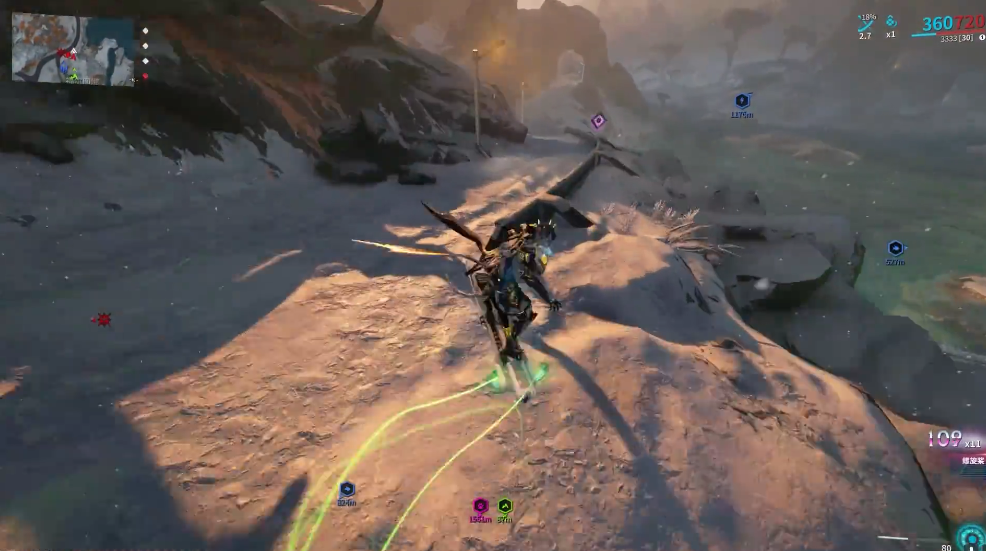Click the green waypoint marker at 57m

pyautogui.click(x=505, y=506)
